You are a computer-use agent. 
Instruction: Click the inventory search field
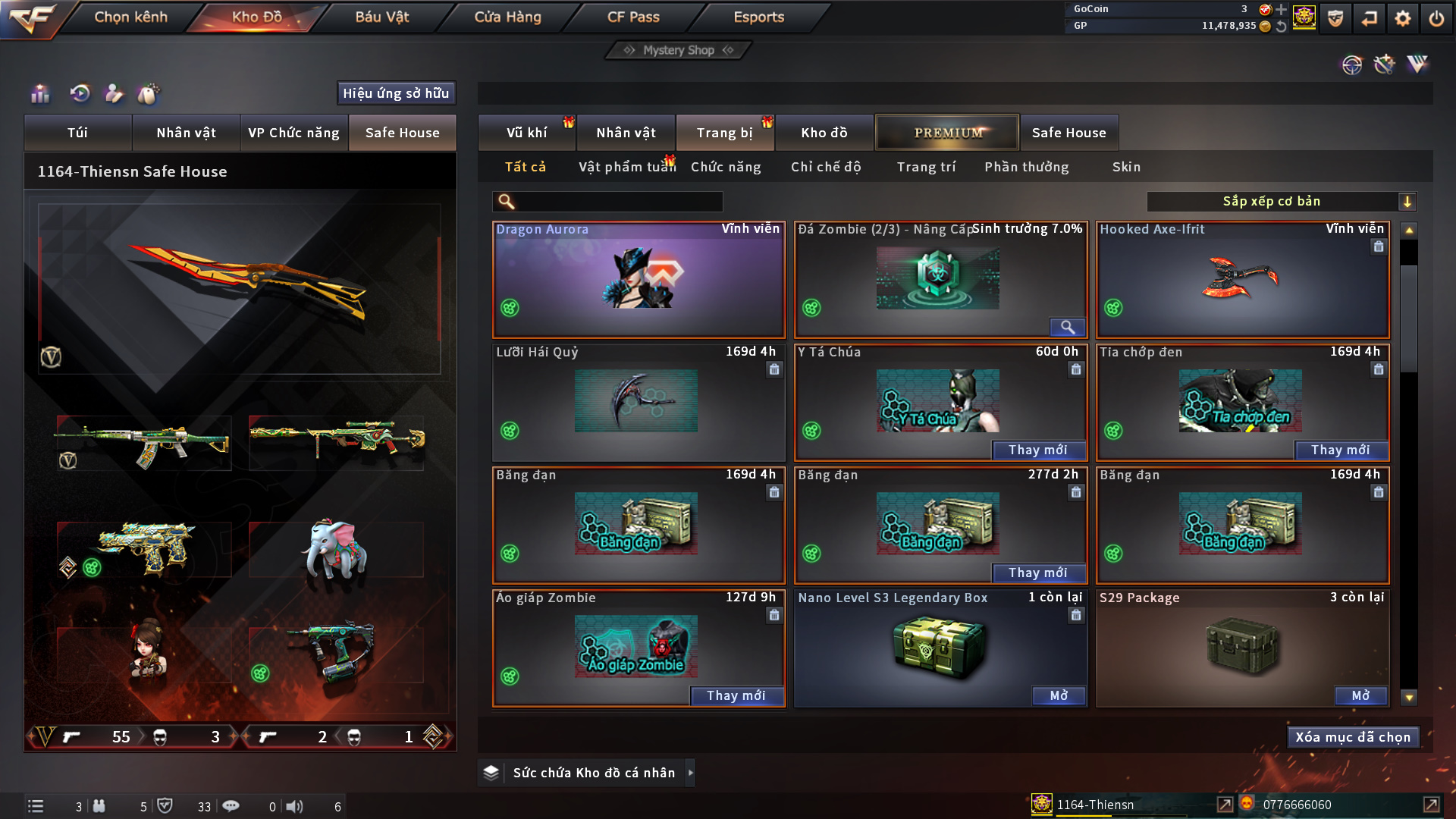click(618, 201)
